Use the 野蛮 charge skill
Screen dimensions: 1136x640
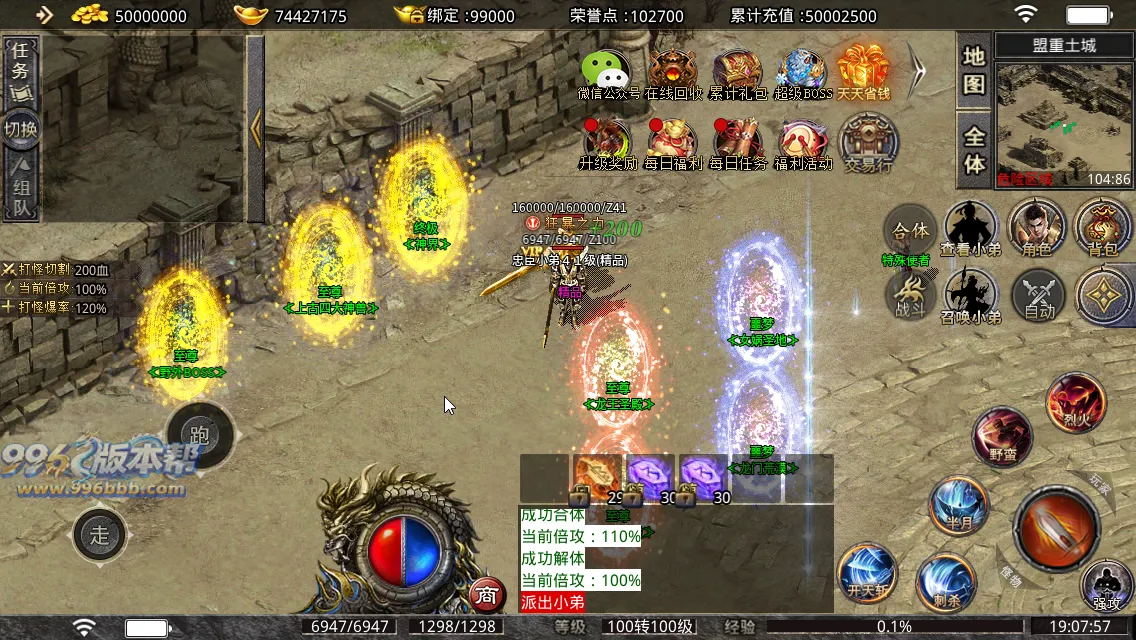[x=1002, y=436]
